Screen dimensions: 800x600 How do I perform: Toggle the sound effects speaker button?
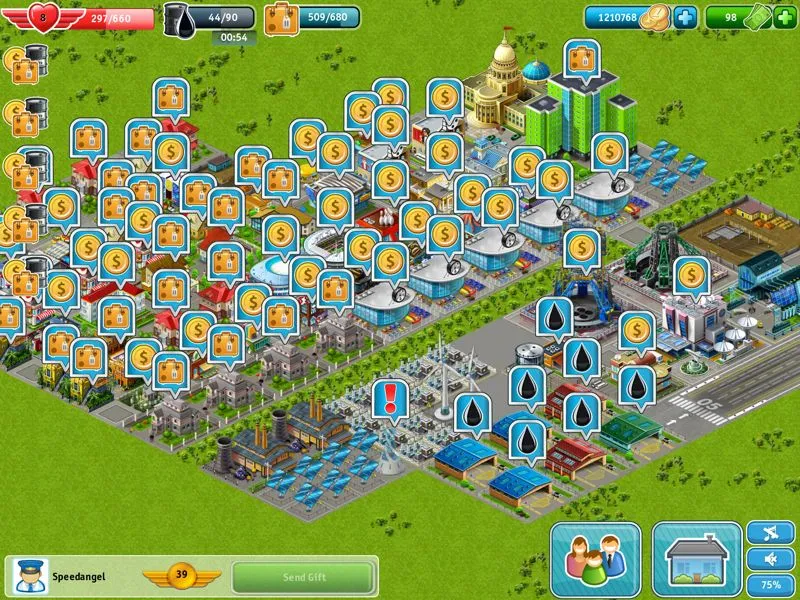771,558
